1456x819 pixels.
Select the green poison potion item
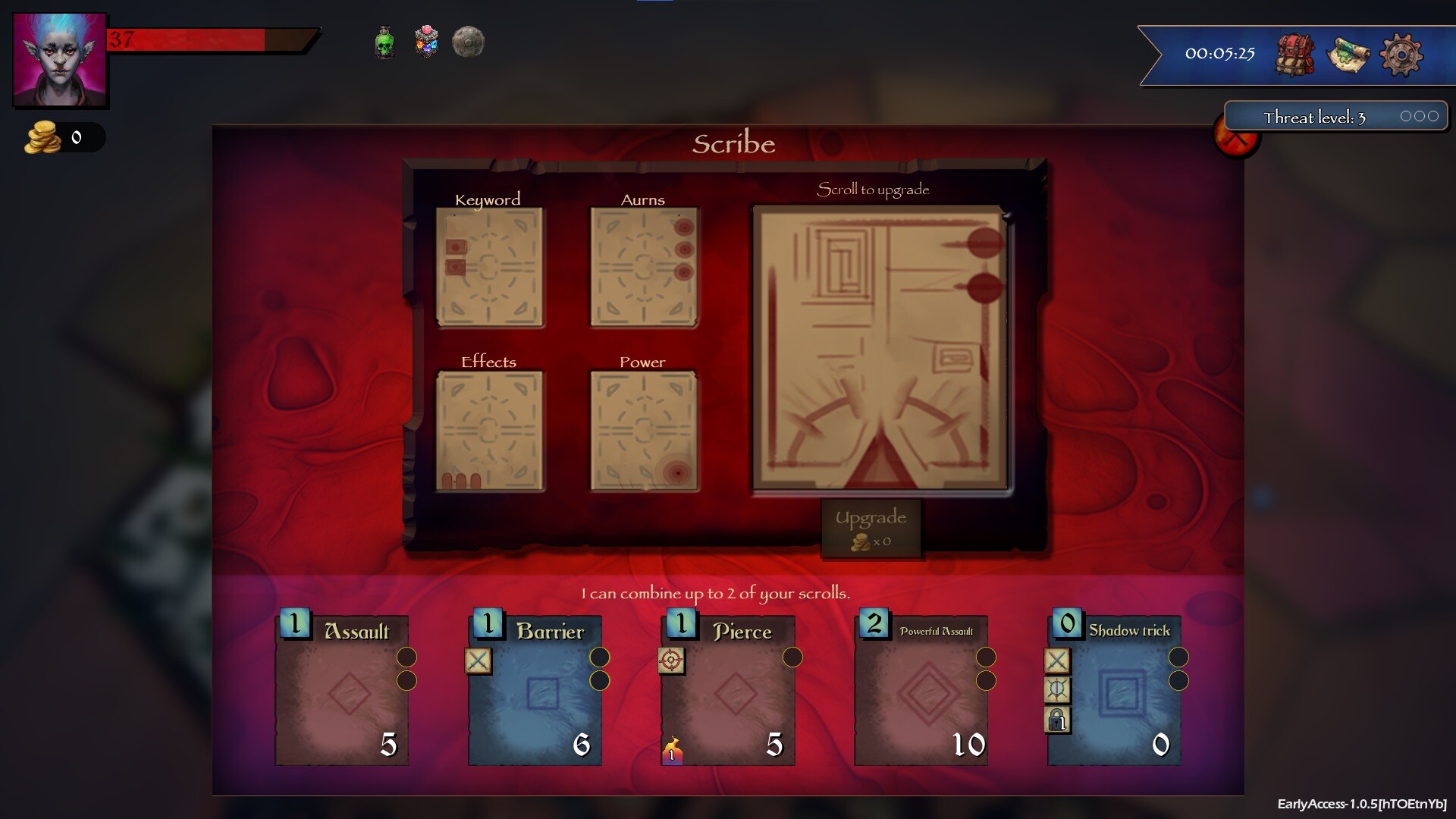(384, 42)
